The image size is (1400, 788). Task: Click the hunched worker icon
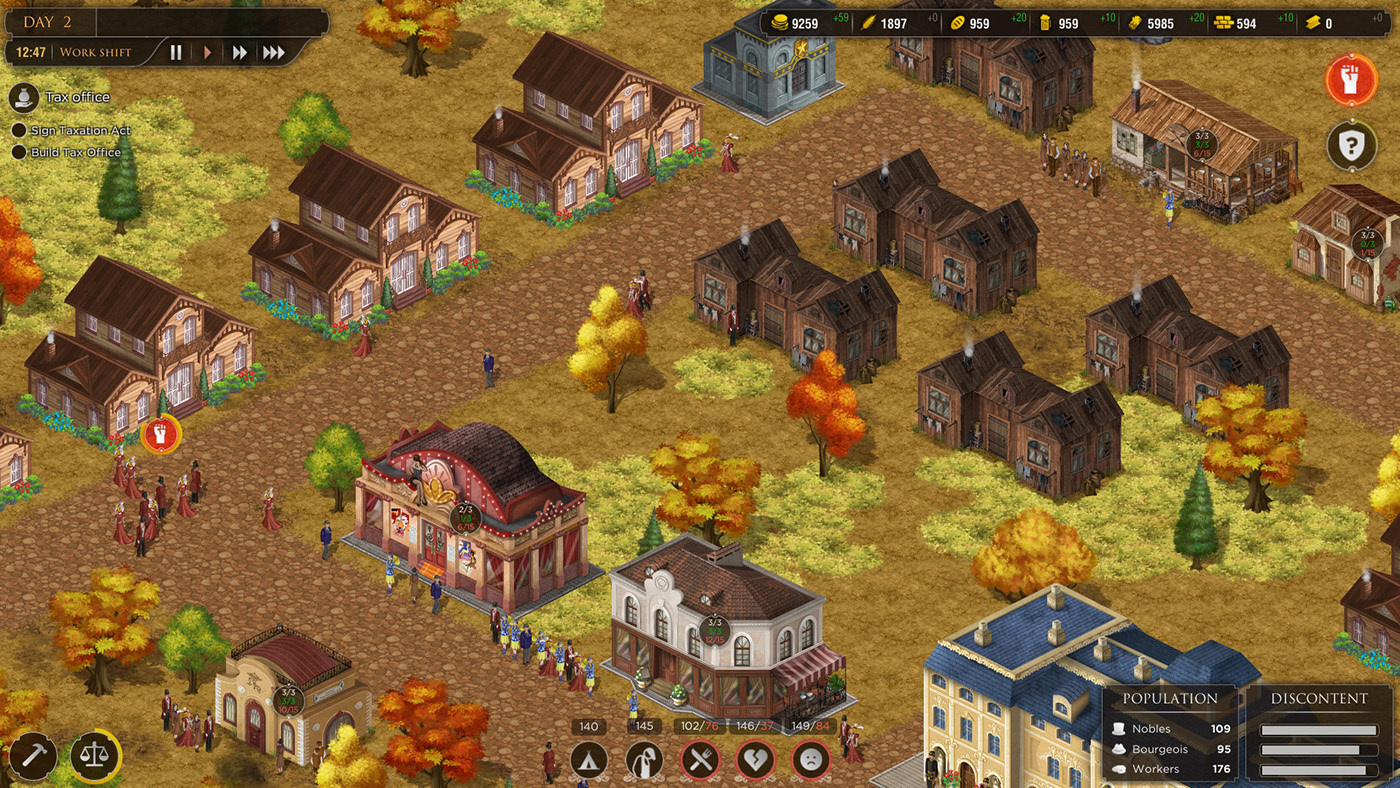pyautogui.click(x=644, y=761)
